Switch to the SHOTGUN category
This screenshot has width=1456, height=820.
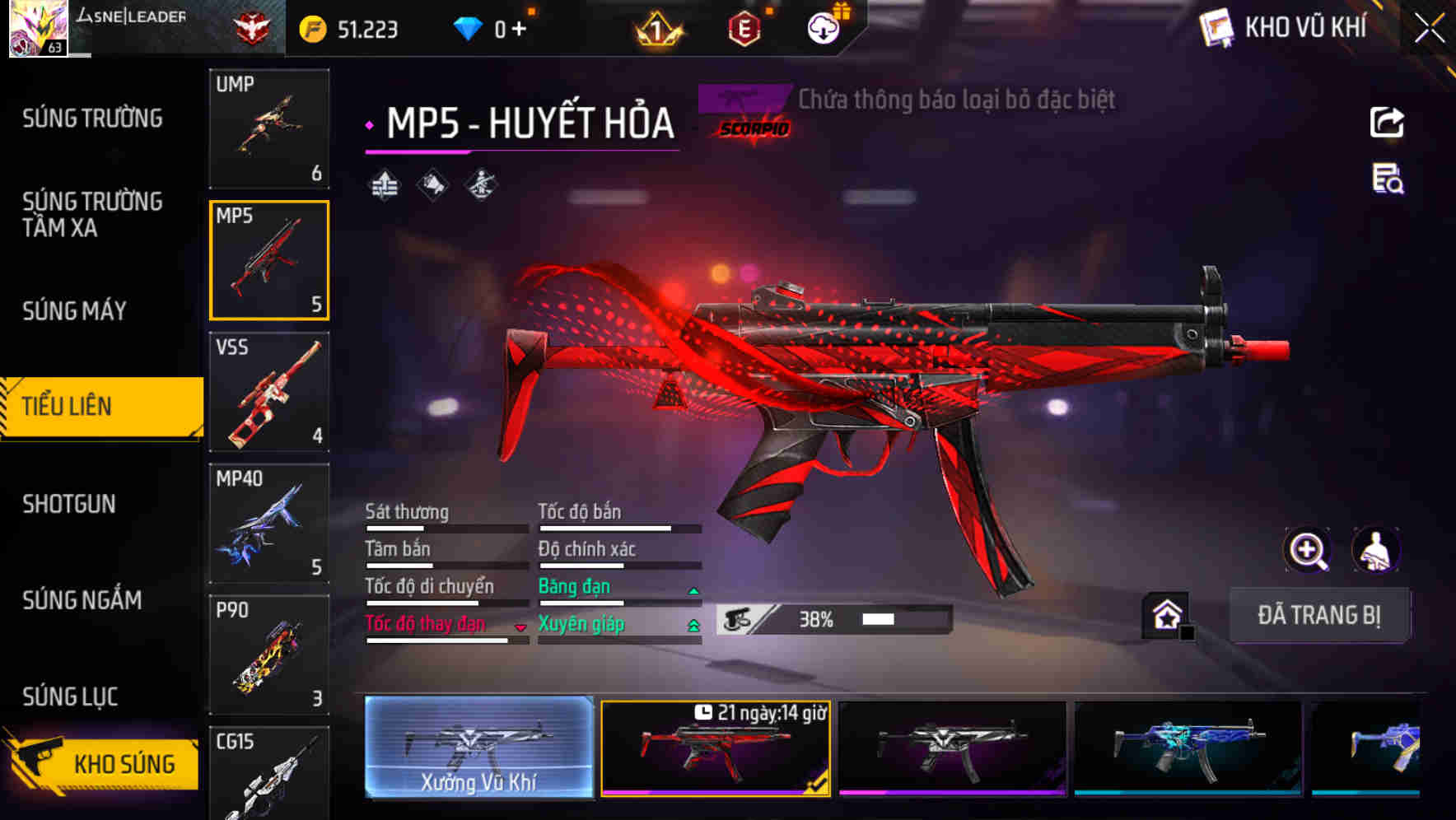pyautogui.click(x=70, y=503)
